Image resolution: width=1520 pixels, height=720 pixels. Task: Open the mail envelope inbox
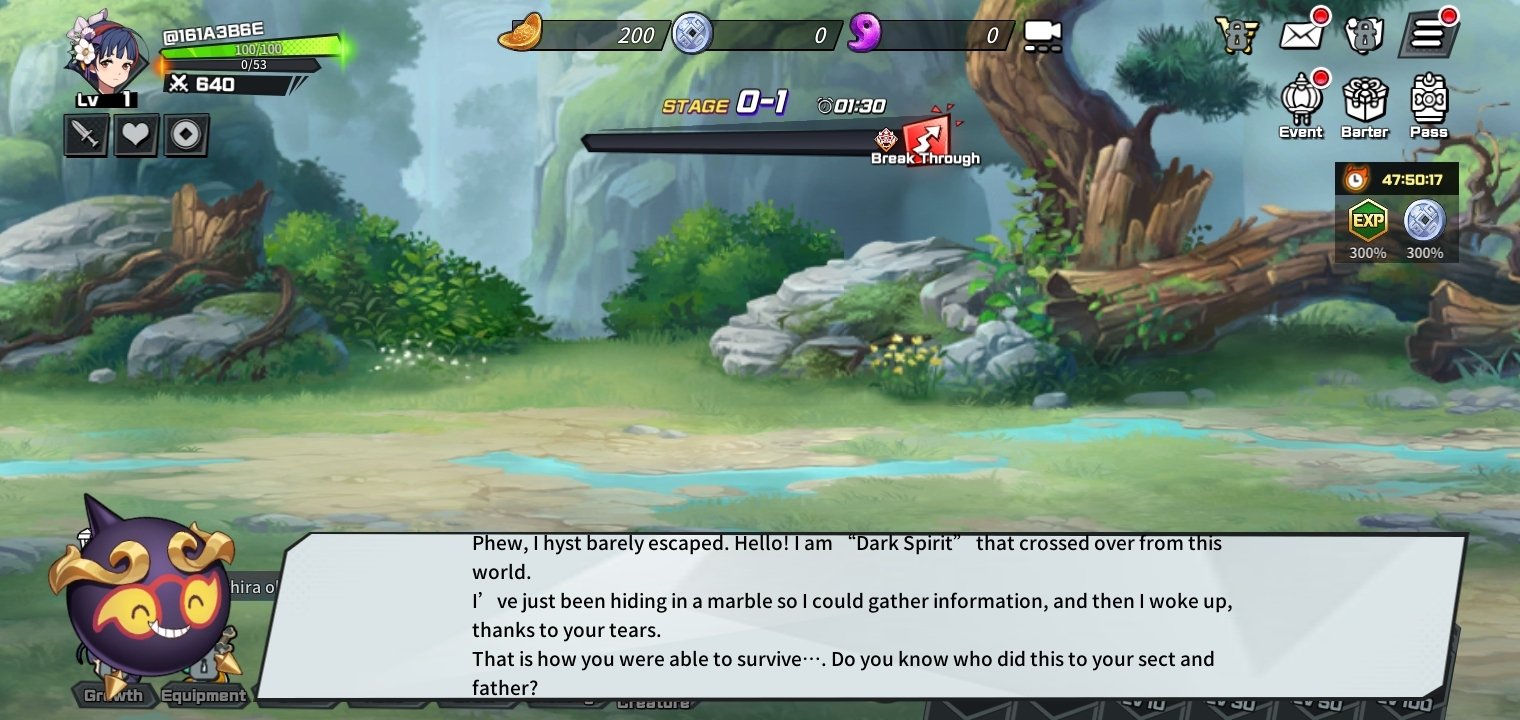pos(1302,35)
